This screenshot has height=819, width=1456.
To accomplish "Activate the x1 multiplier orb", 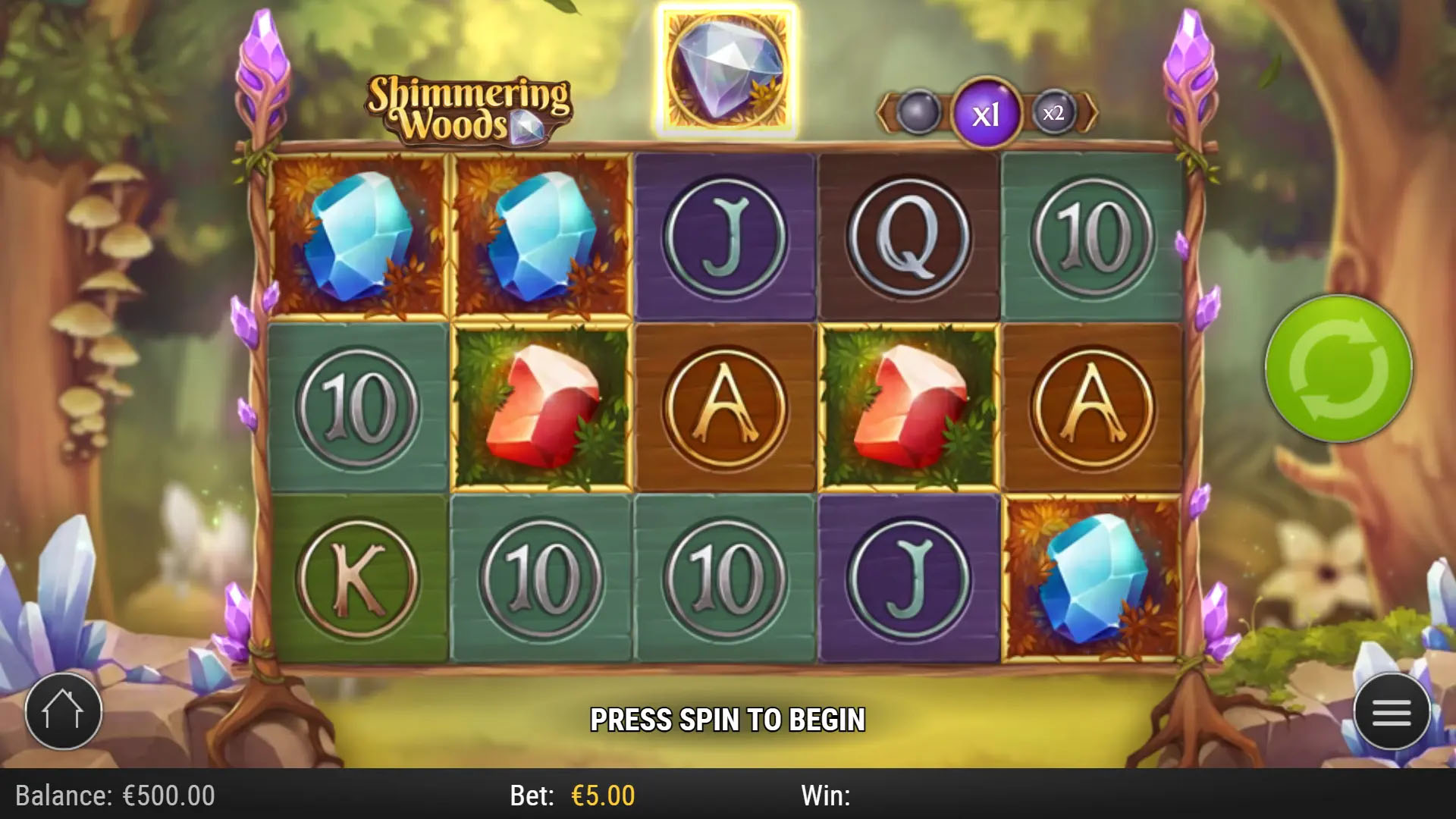I will click(x=985, y=114).
